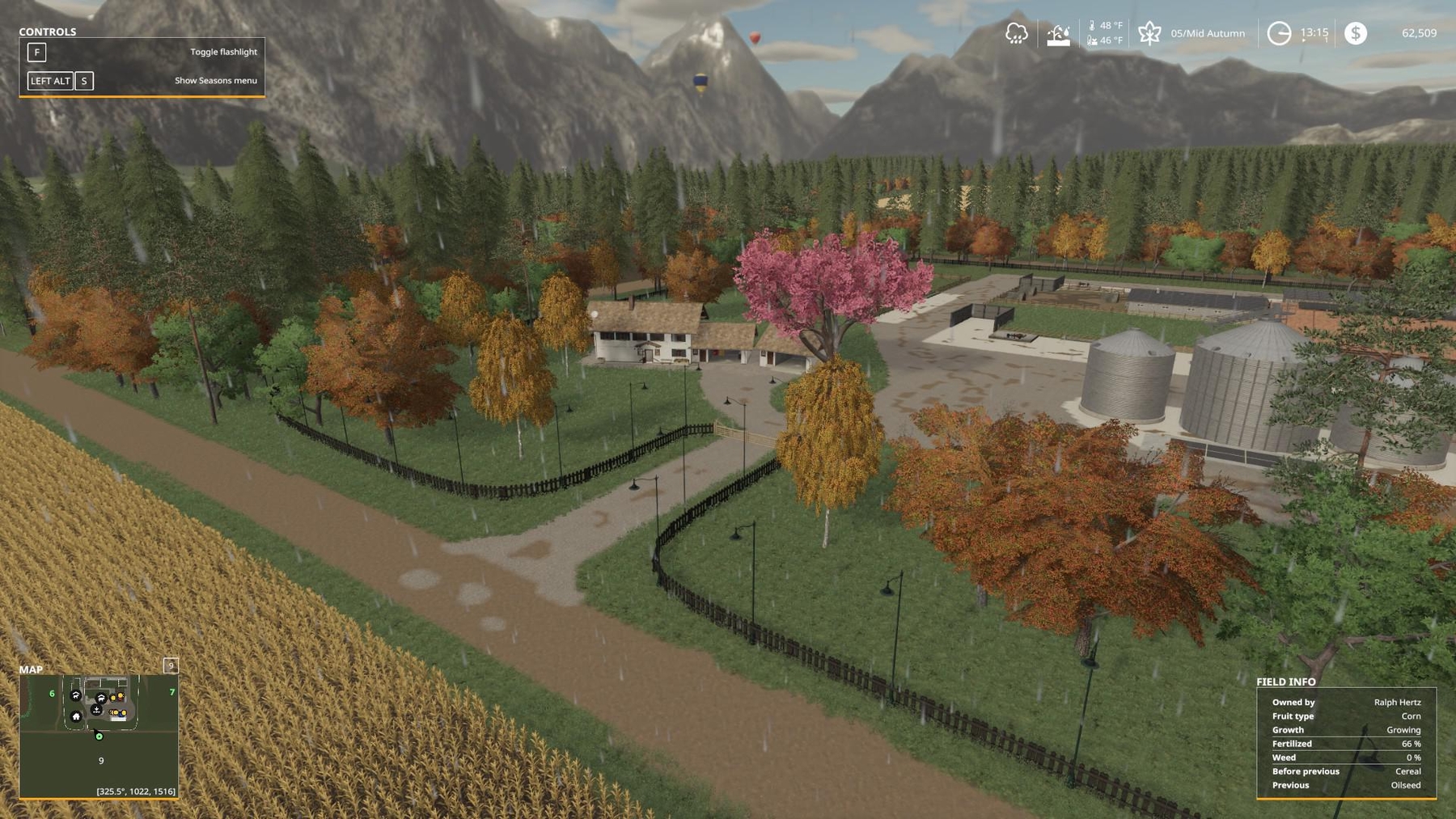Select field 6 label on the minimap

click(x=52, y=693)
